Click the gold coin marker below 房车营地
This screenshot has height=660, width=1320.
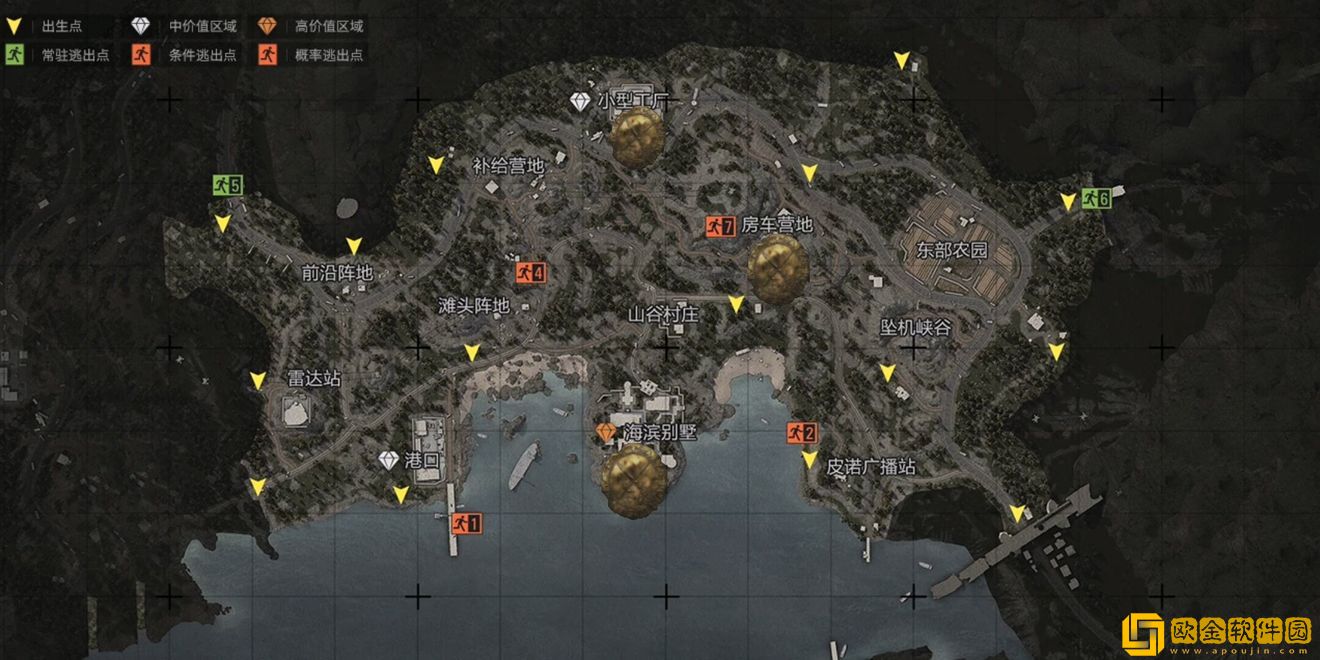pyautogui.click(x=778, y=268)
